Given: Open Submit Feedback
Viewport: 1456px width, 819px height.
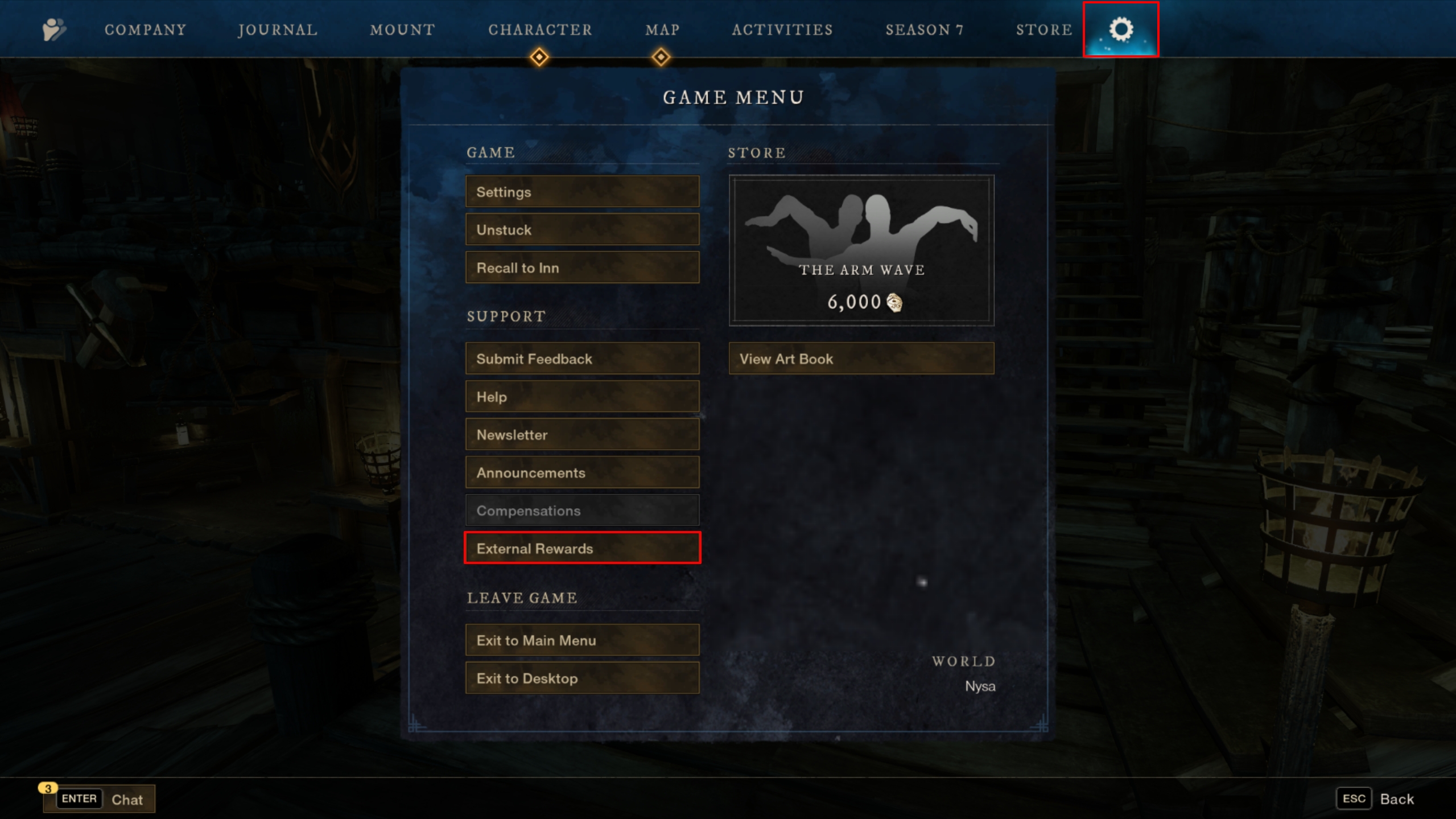Looking at the screenshot, I should click(582, 359).
